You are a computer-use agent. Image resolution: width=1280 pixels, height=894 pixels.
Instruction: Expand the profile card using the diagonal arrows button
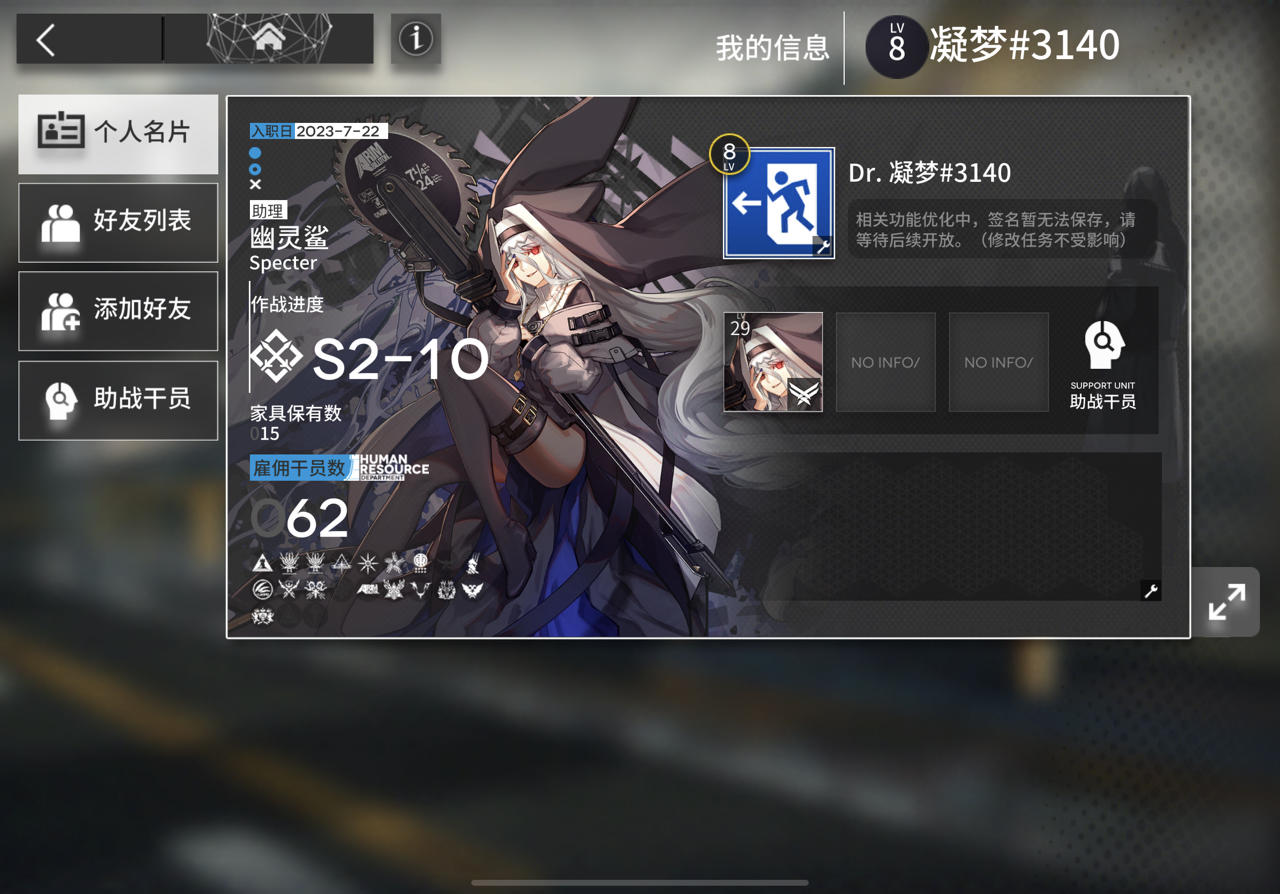(x=1226, y=602)
